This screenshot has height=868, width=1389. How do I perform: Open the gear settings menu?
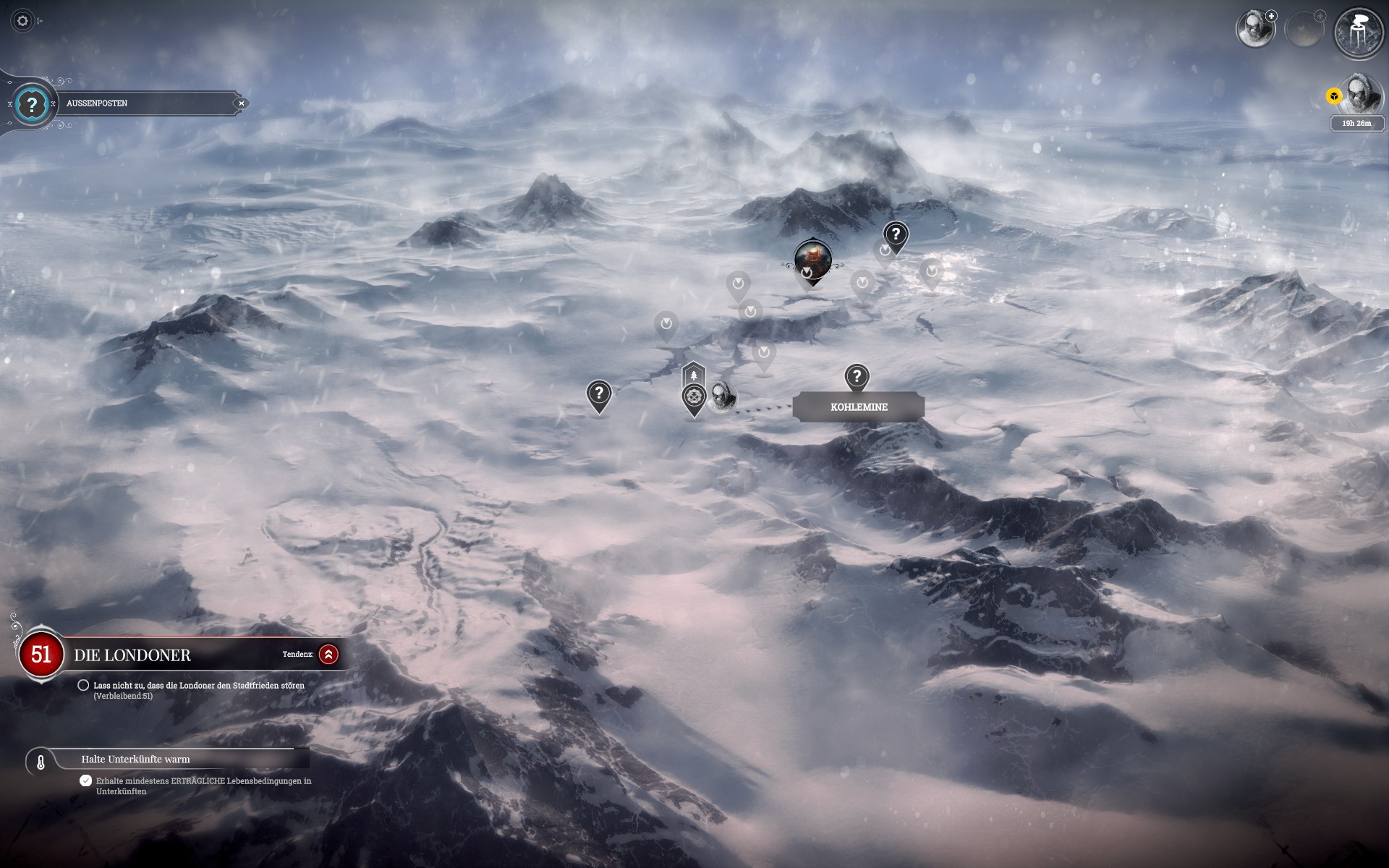pyautogui.click(x=22, y=21)
